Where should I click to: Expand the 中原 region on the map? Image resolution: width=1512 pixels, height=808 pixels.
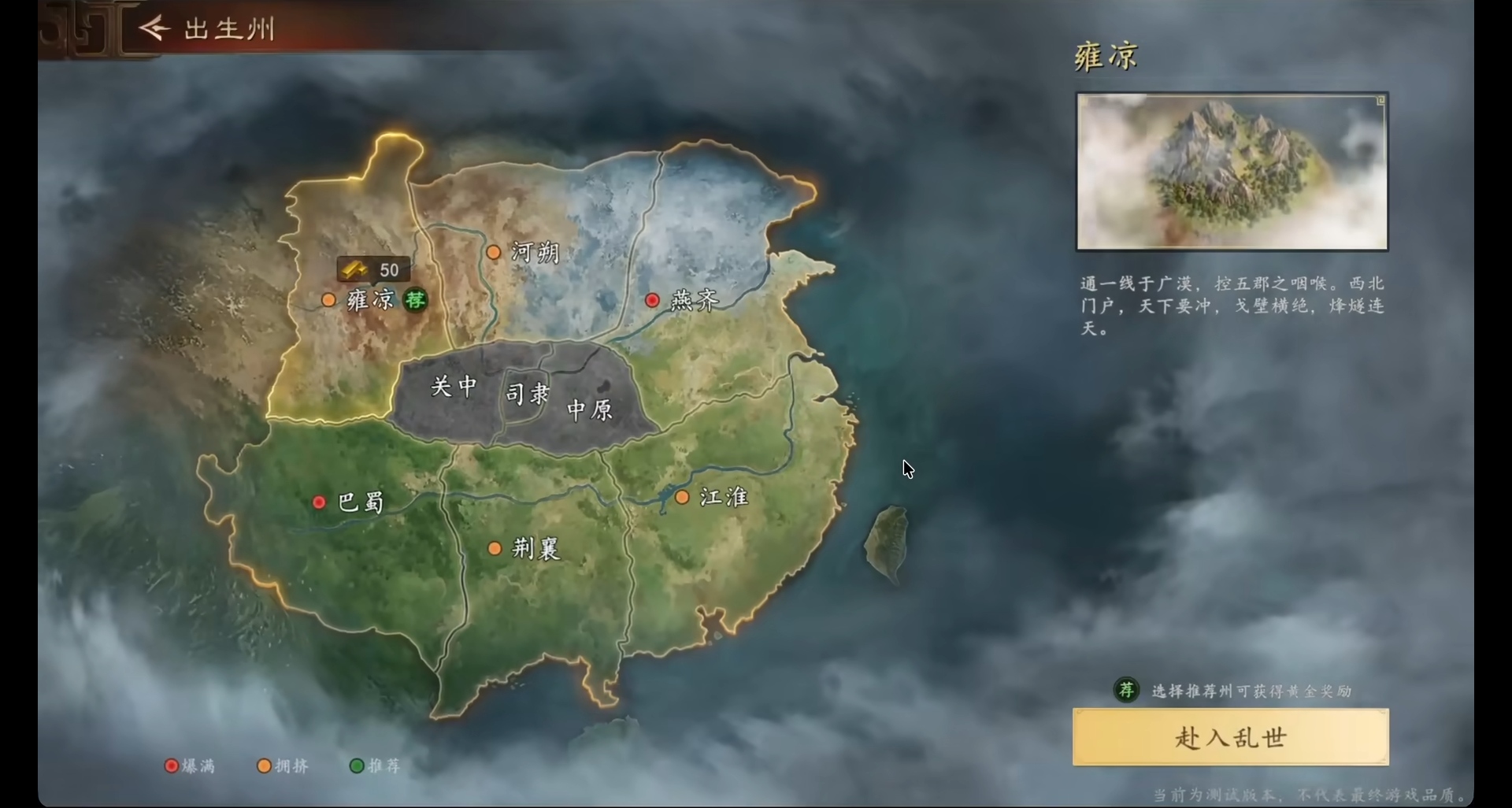click(588, 410)
